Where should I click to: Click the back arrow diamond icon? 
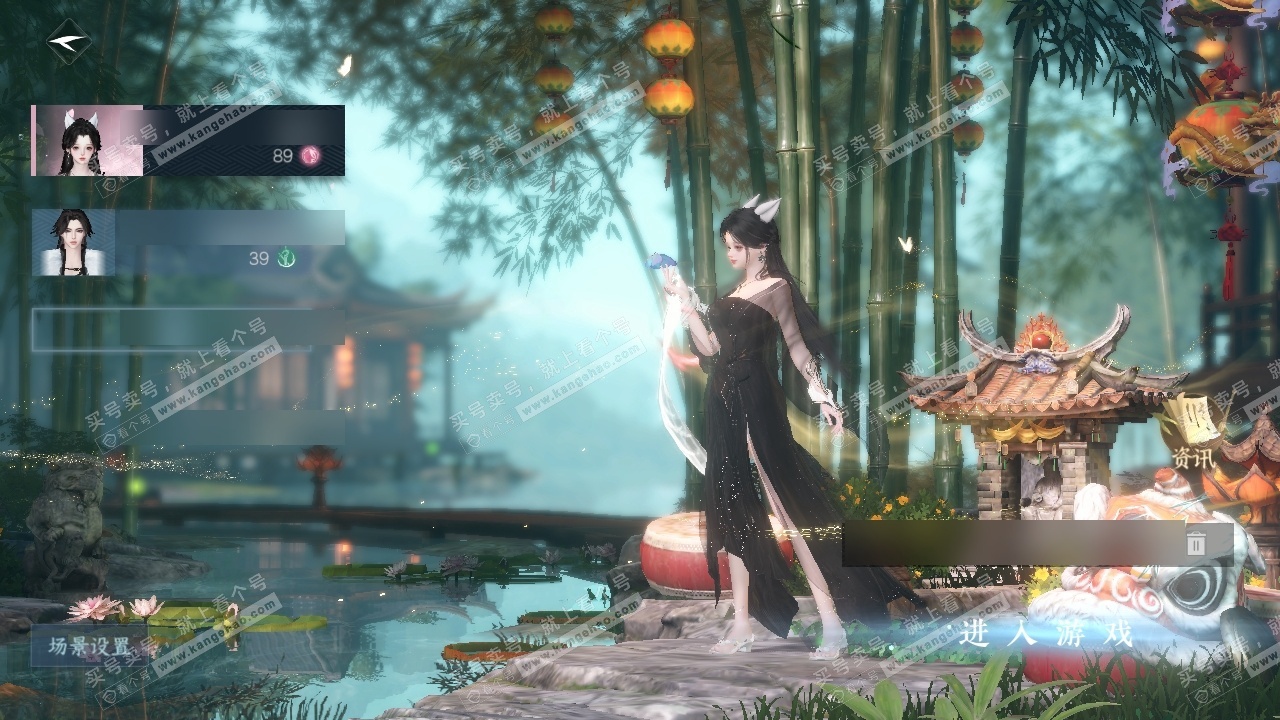[x=68, y=42]
